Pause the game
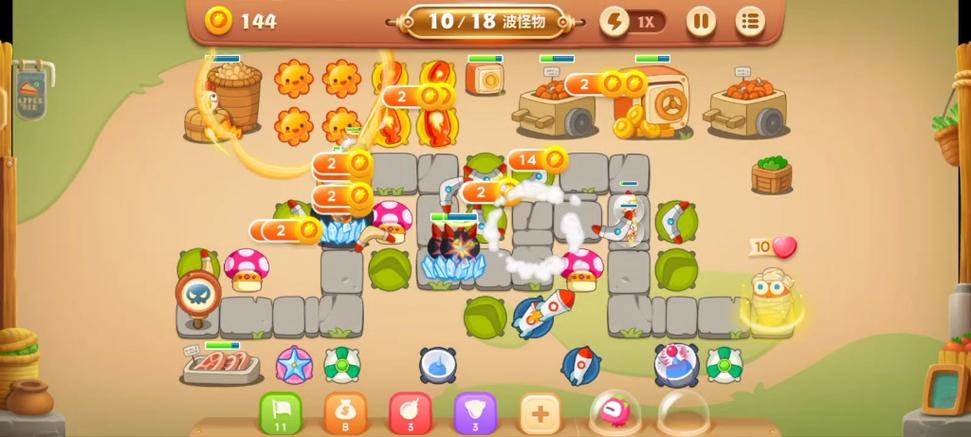The height and width of the screenshot is (437, 971). click(x=701, y=21)
